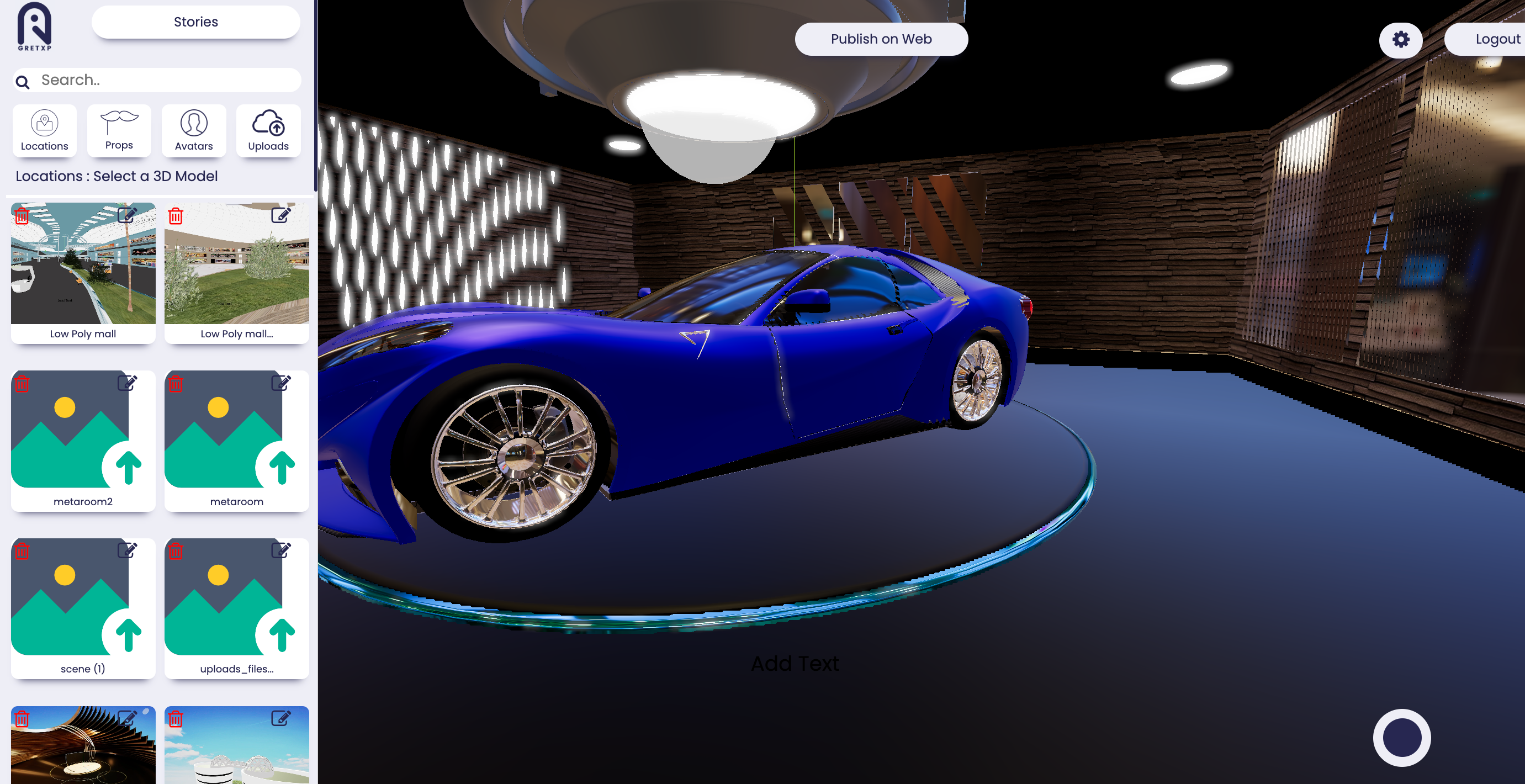Delete the uploads_files model
The height and width of the screenshot is (784, 1525).
pyautogui.click(x=176, y=552)
